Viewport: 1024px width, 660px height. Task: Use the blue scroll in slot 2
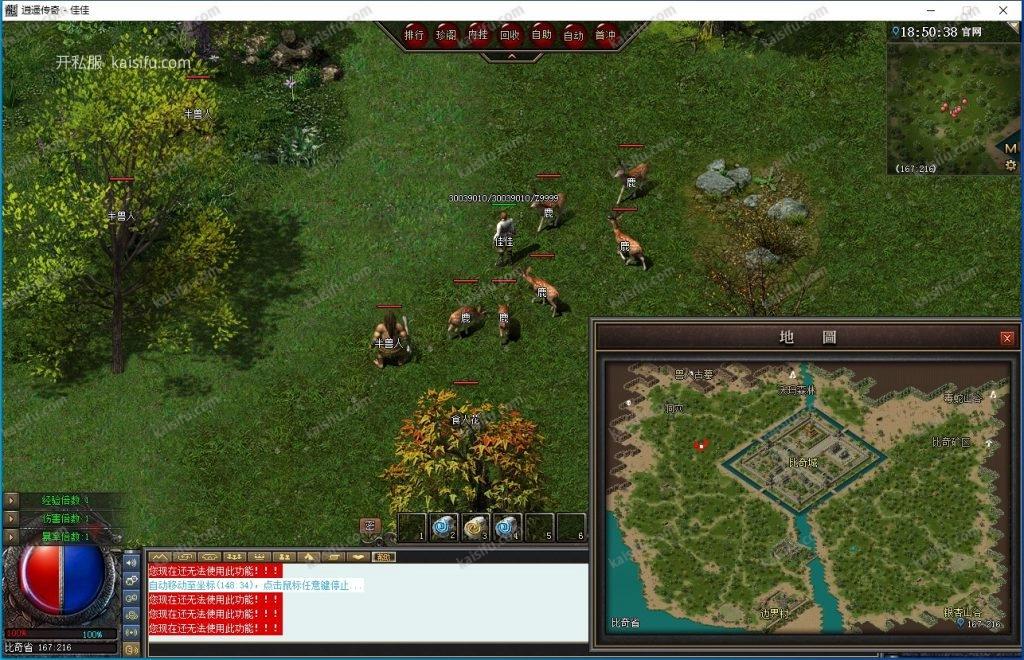tap(443, 526)
